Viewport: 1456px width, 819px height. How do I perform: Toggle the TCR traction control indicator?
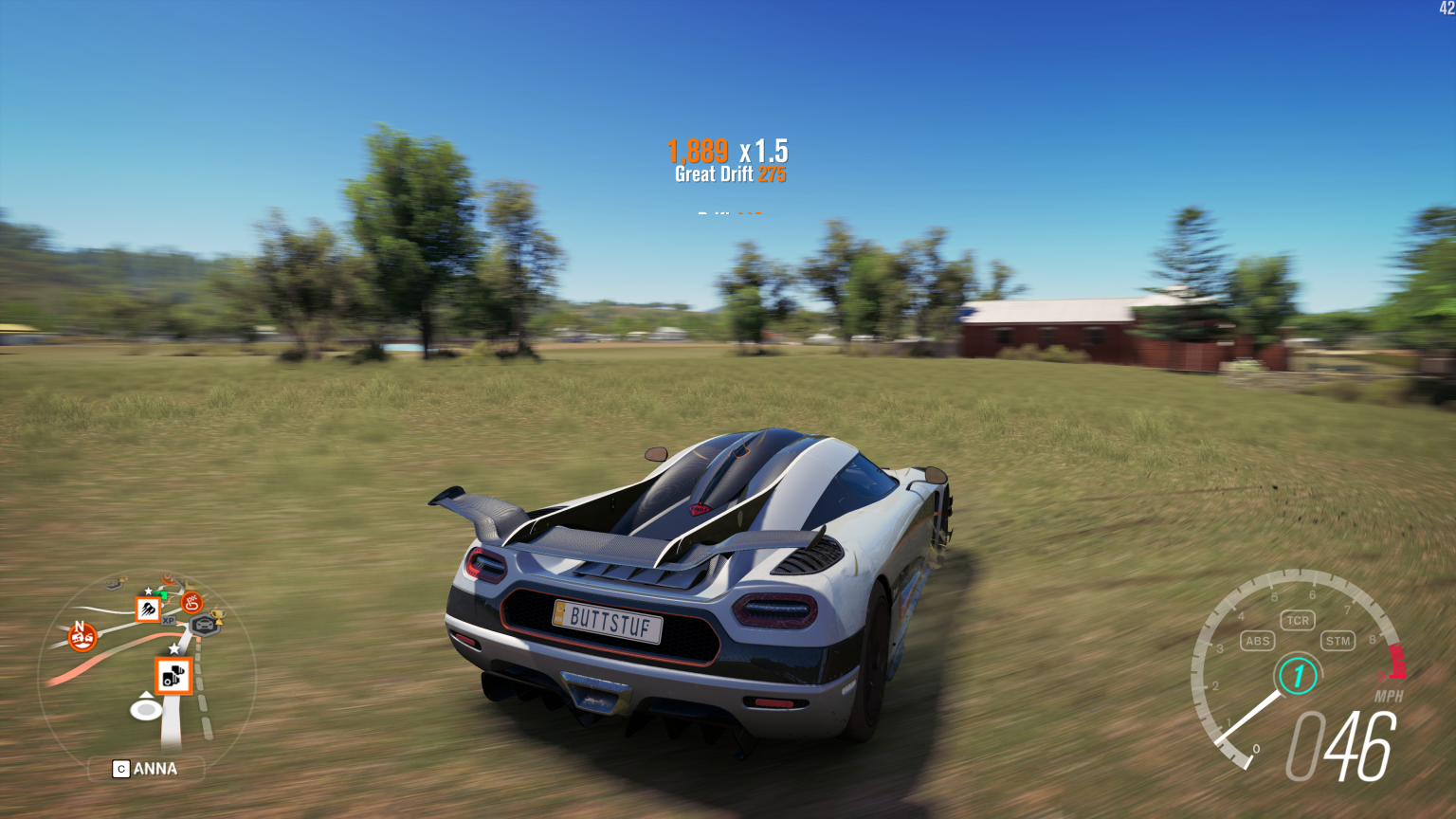click(x=1297, y=620)
